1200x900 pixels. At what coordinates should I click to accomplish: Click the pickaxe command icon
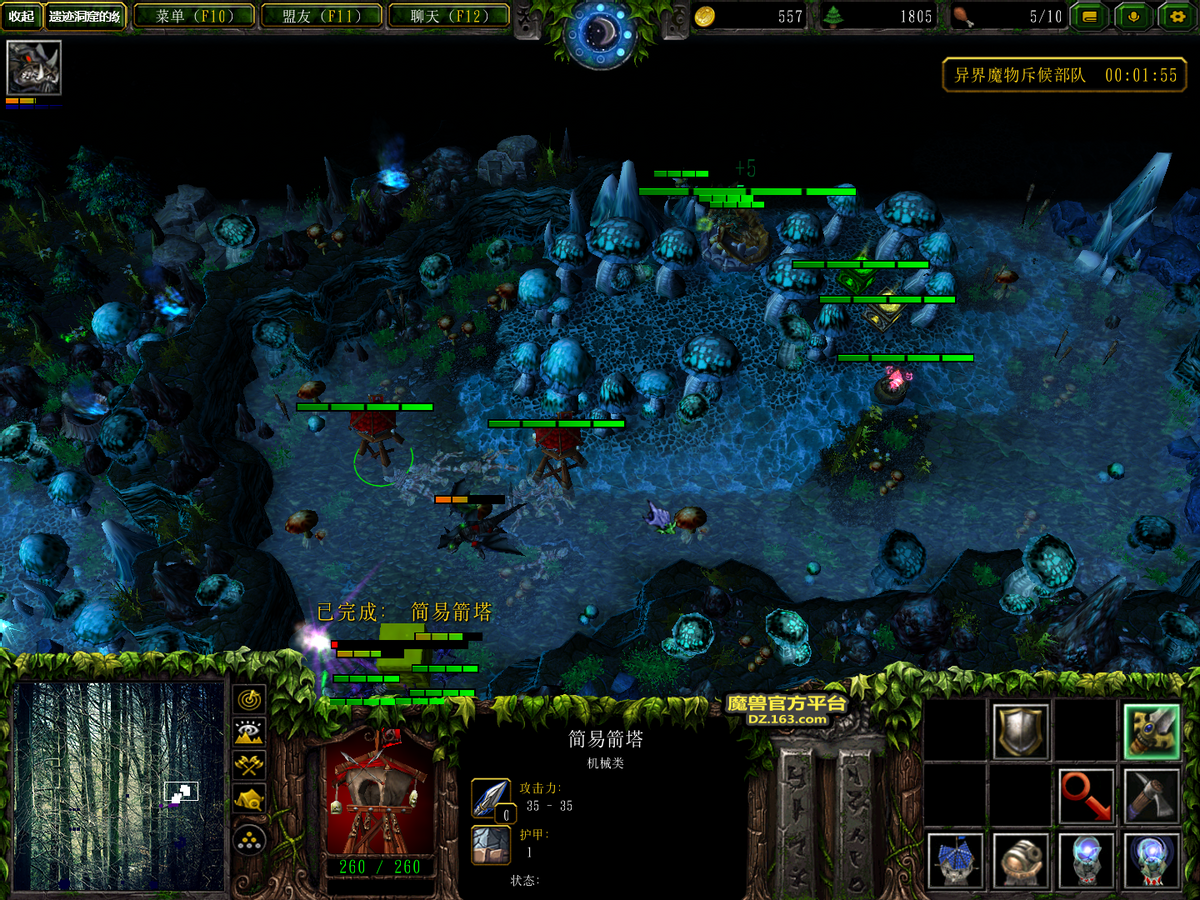(1151, 796)
